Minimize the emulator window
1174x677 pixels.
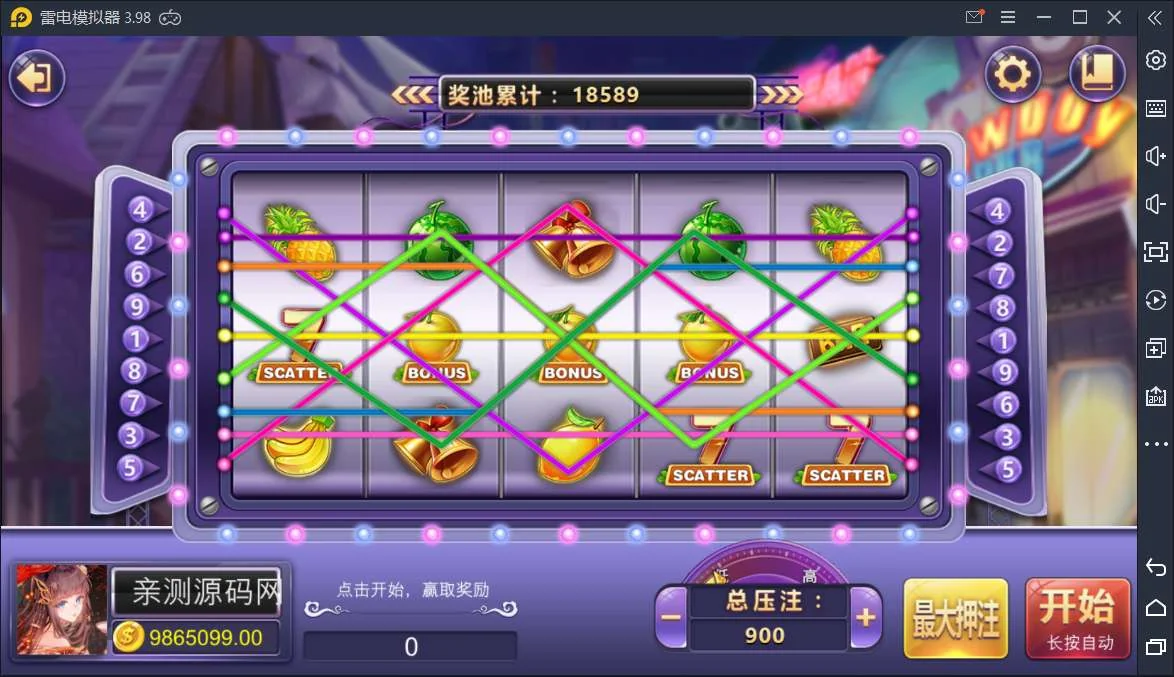click(1045, 17)
